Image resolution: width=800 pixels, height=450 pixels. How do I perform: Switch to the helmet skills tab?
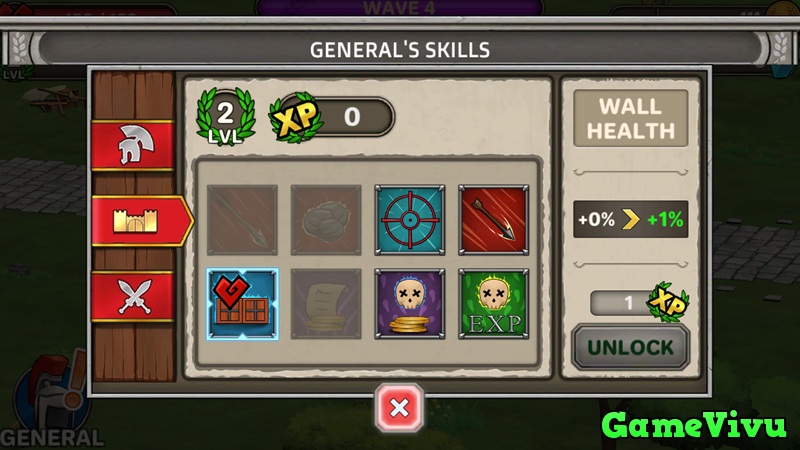(x=132, y=147)
